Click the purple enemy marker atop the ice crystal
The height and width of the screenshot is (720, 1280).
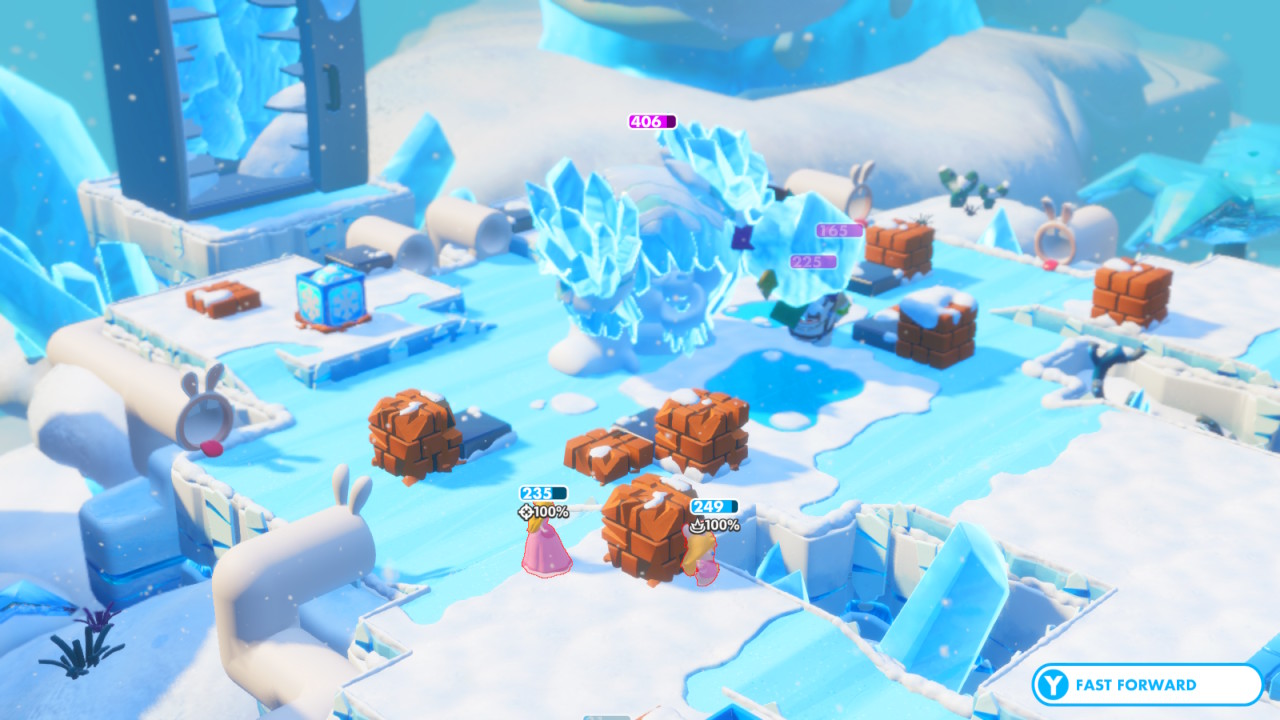pos(742,238)
